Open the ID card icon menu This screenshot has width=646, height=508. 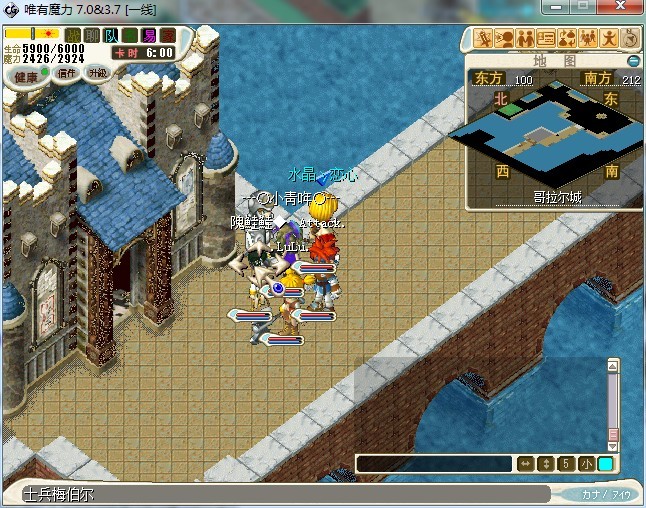[x=546, y=39]
